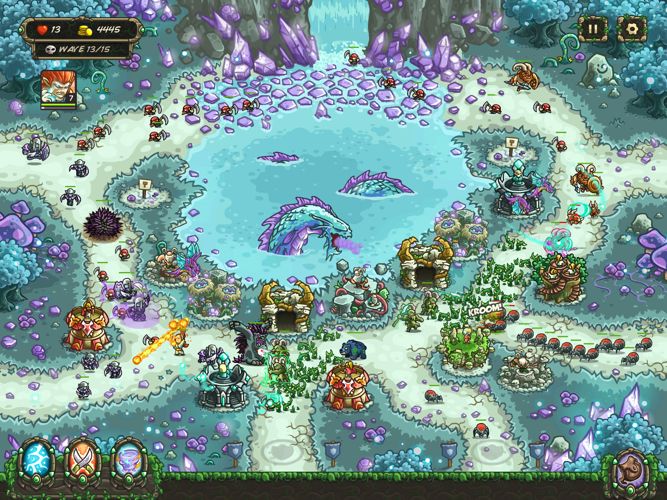
Task: Open the gear settings menu
Action: [631, 29]
